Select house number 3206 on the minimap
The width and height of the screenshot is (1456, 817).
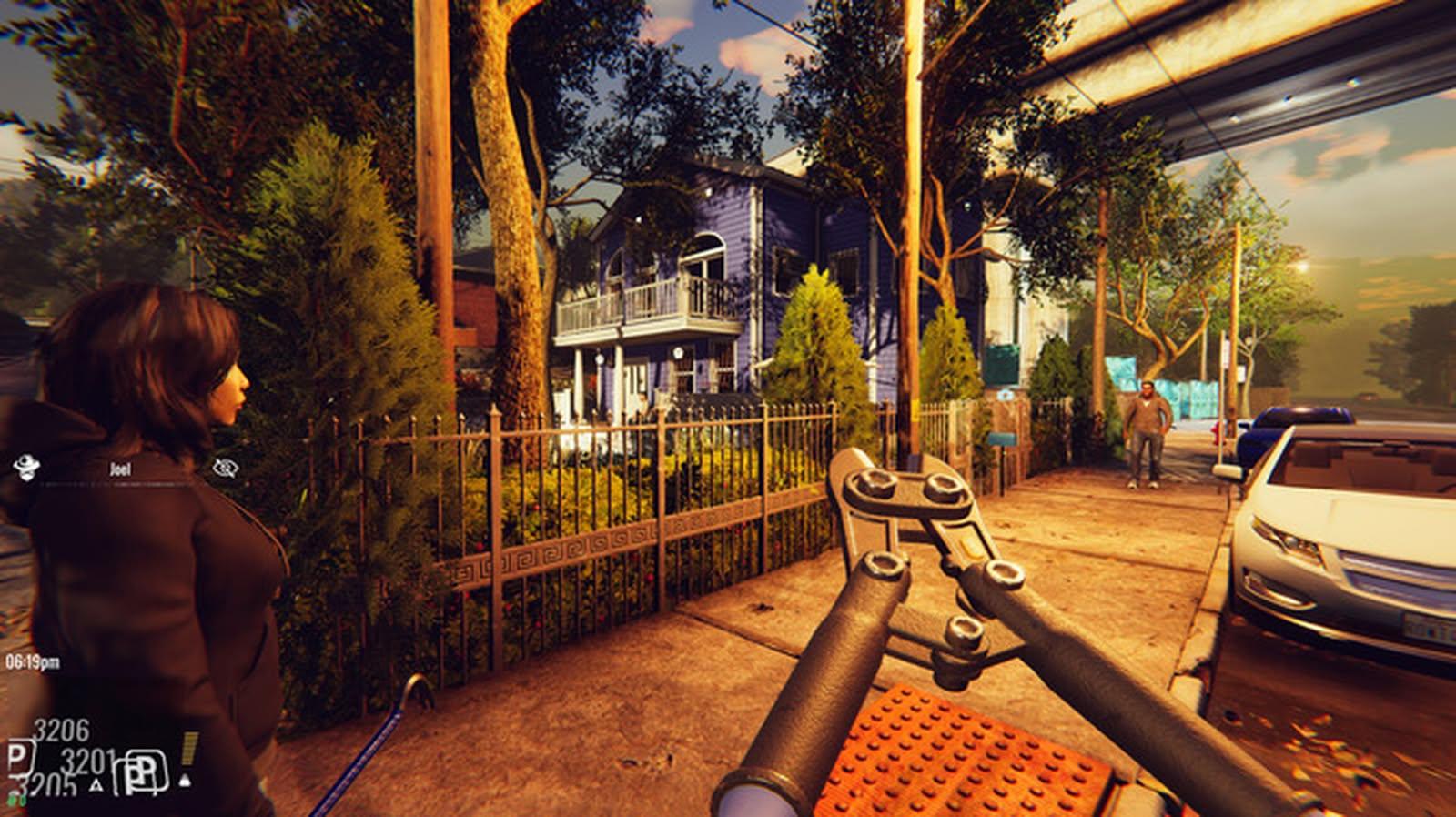[x=61, y=728]
